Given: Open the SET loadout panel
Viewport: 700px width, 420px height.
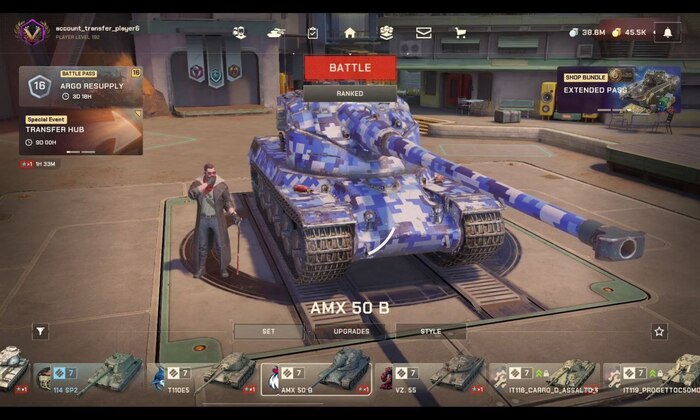Looking at the screenshot, I should [268, 331].
